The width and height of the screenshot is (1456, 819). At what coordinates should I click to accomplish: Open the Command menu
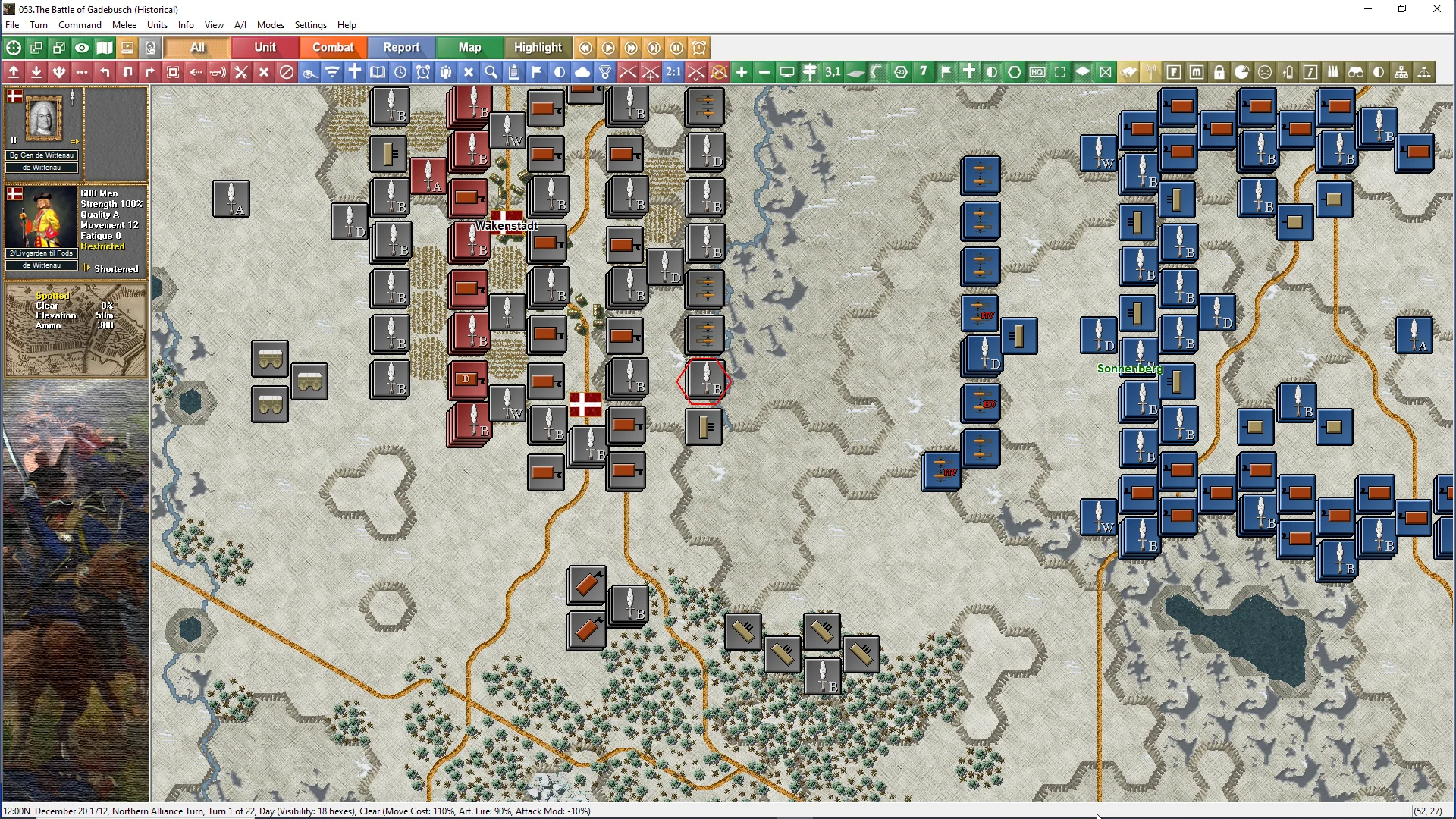(x=80, y=25)
